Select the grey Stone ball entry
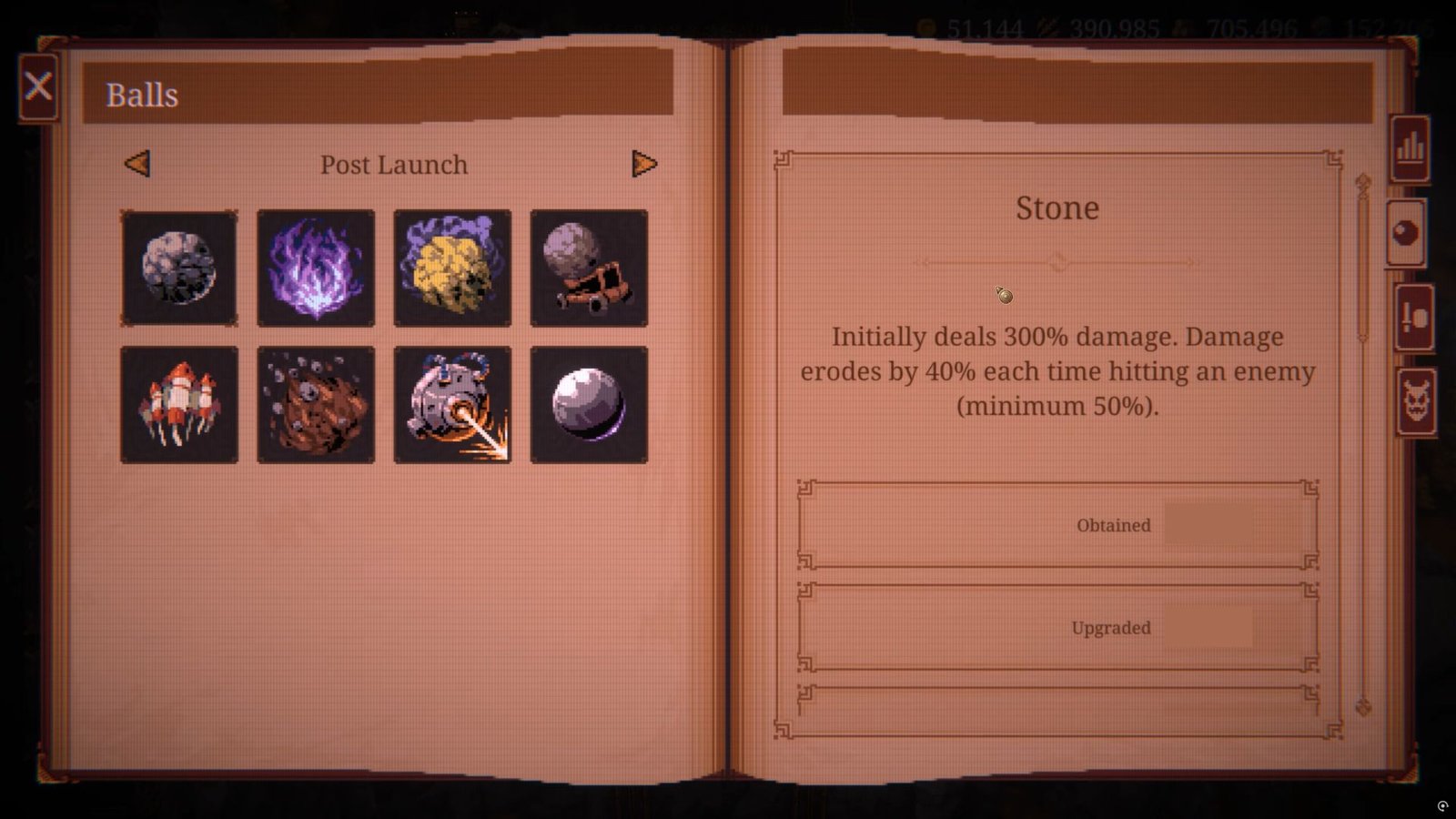Viewport: 1456px width, 819px height. click(179, 268)
